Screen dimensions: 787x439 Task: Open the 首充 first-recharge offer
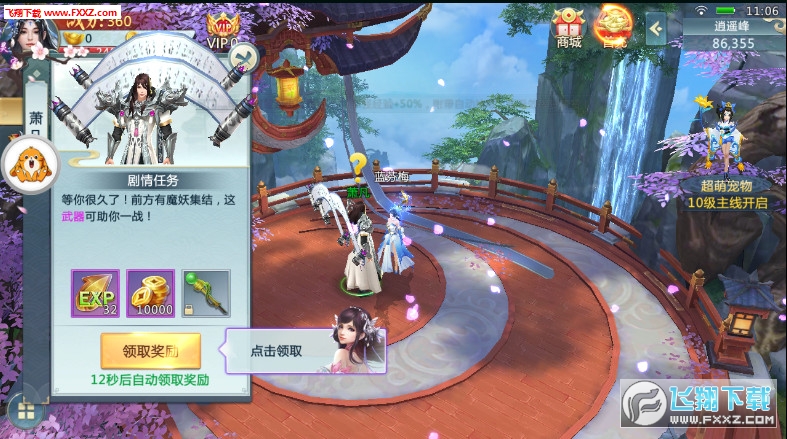pos(612,27)
